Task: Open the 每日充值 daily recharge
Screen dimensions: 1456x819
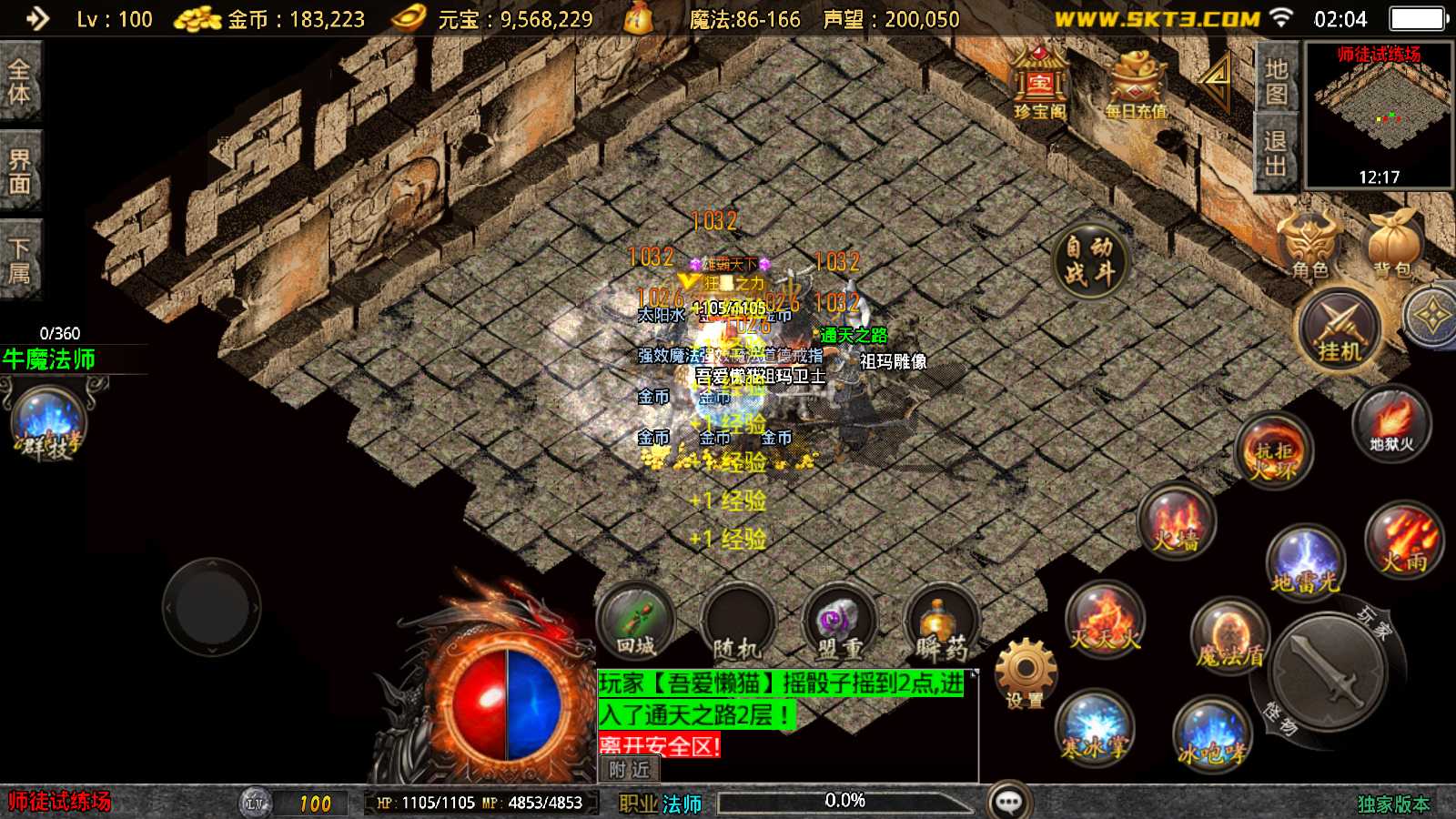Action: pyautogui.click(x=1135, y=84)
